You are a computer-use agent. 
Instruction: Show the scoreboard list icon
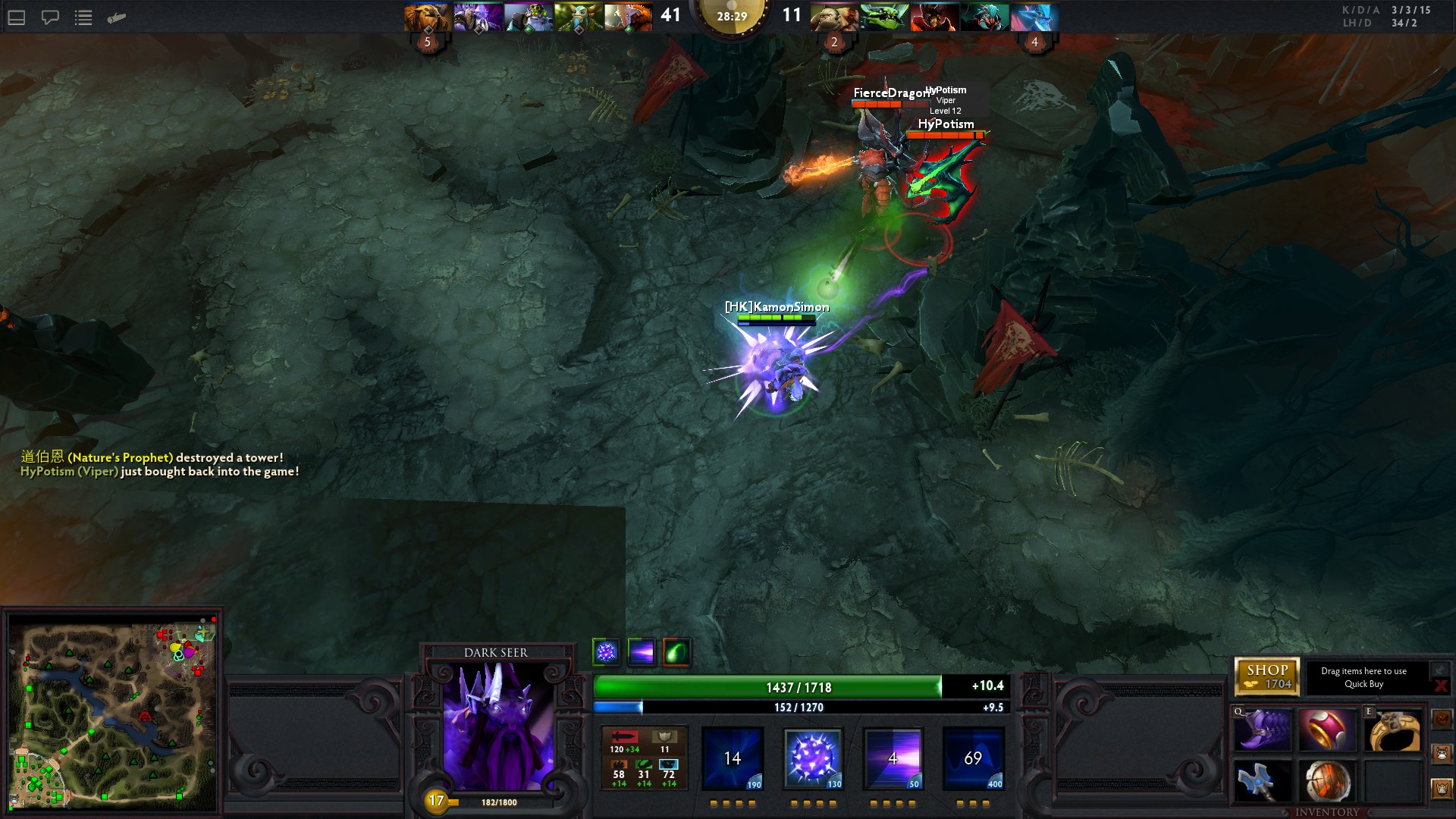pyautogui.click(x=83, y=17)
